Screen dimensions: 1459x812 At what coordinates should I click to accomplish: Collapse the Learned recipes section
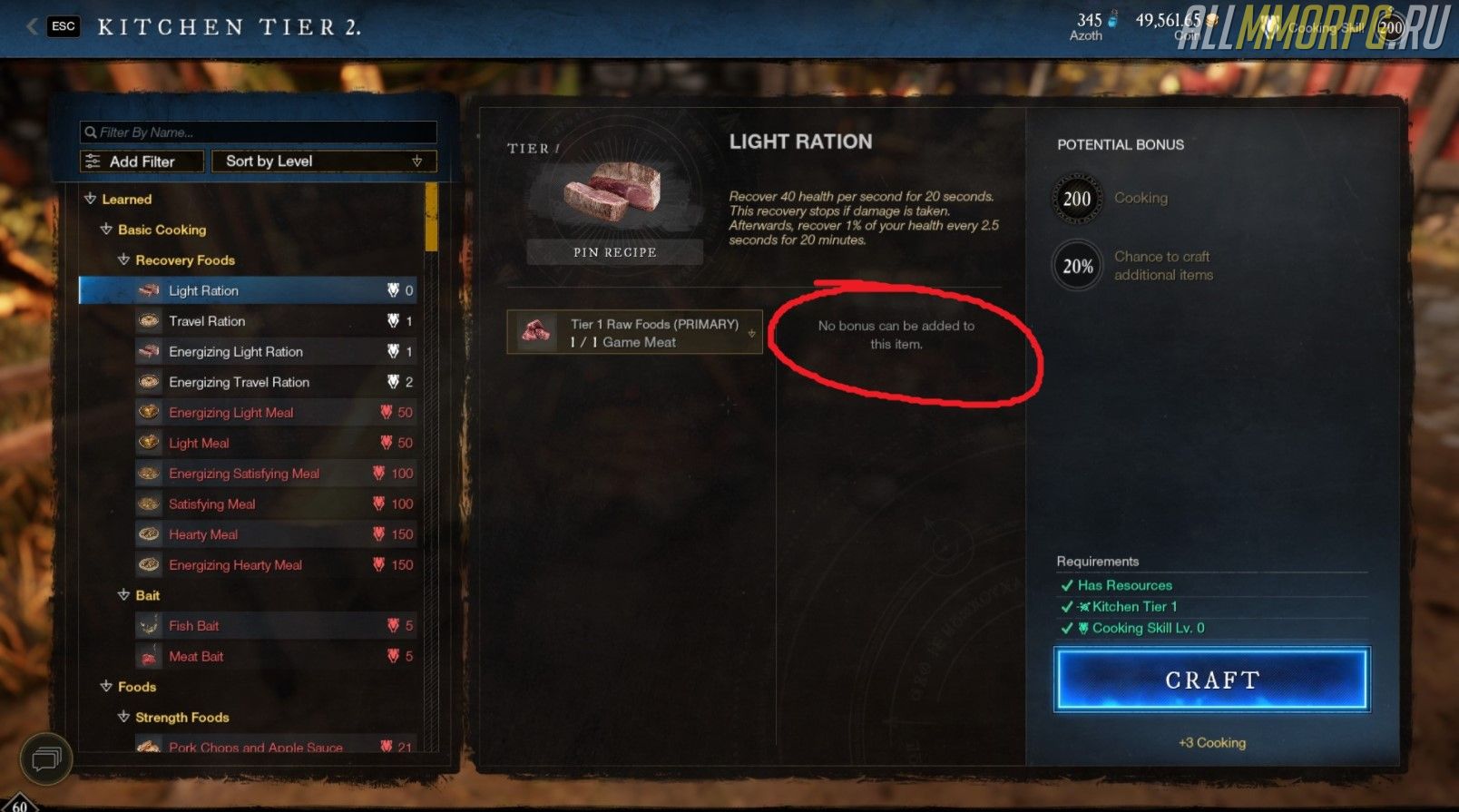point(91,200)
